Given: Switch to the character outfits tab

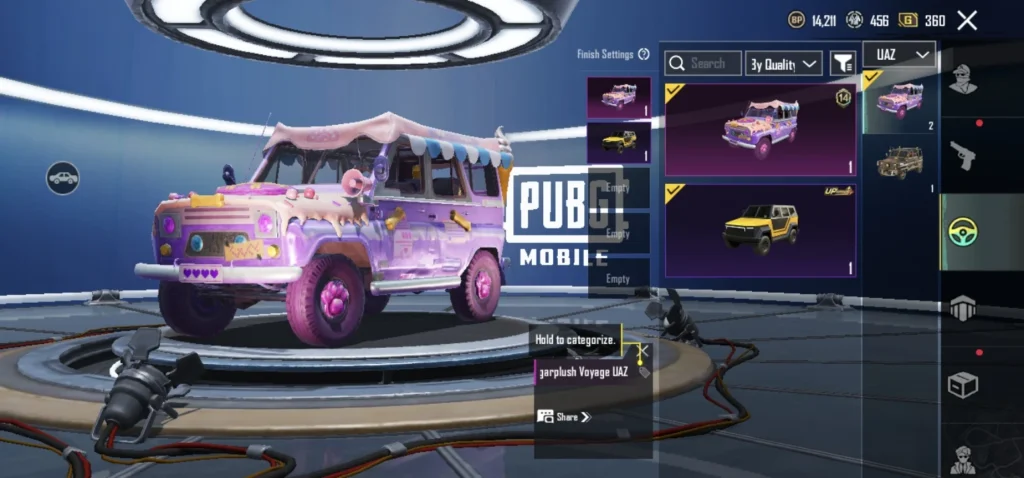Looking at the screenshot, I should click(962, 80).
